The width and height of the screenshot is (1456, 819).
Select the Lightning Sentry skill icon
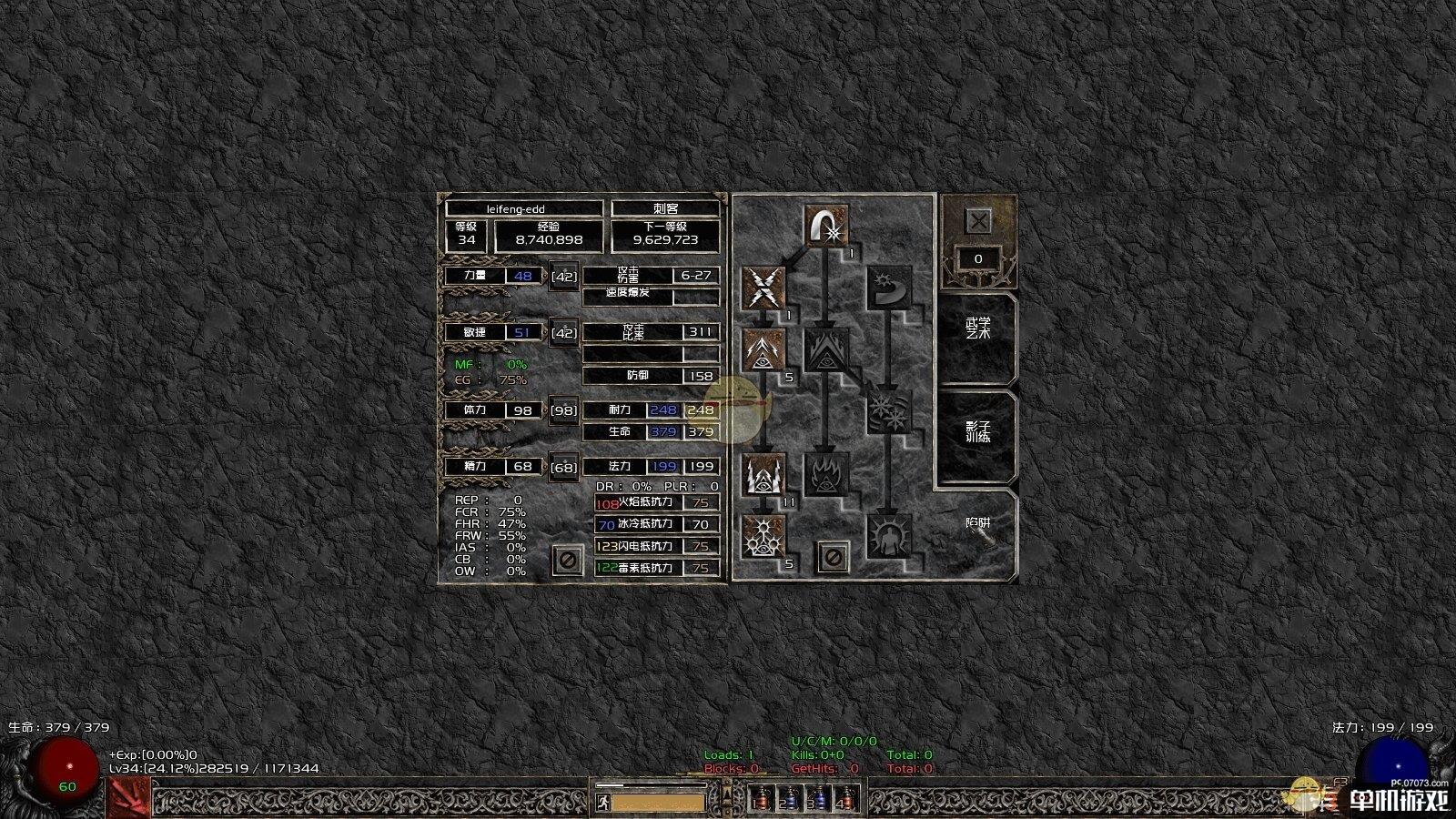pyautogui.click(x=763, y=474)
